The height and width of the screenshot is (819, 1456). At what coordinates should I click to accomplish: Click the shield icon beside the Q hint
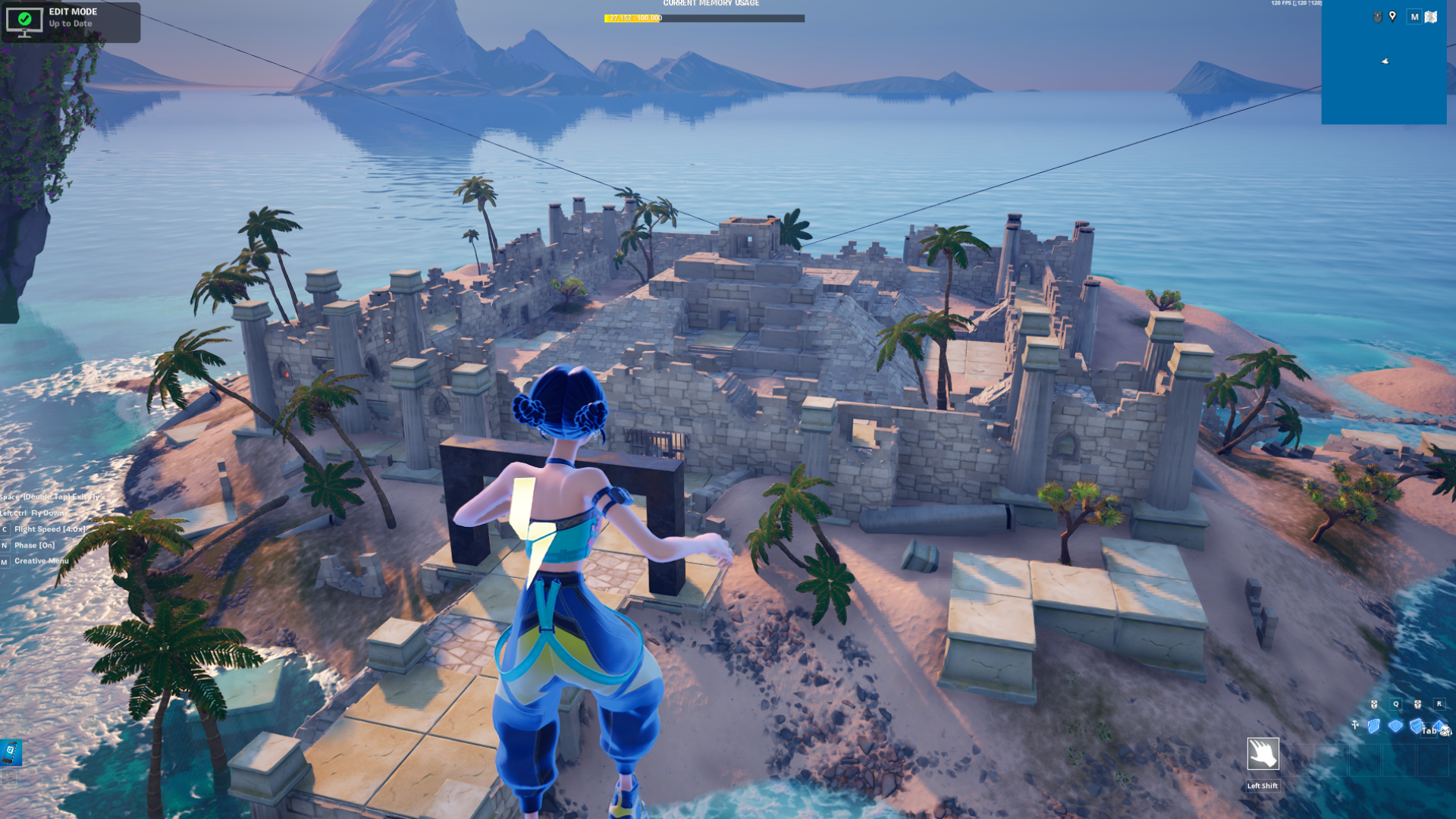coord(1373,705)
